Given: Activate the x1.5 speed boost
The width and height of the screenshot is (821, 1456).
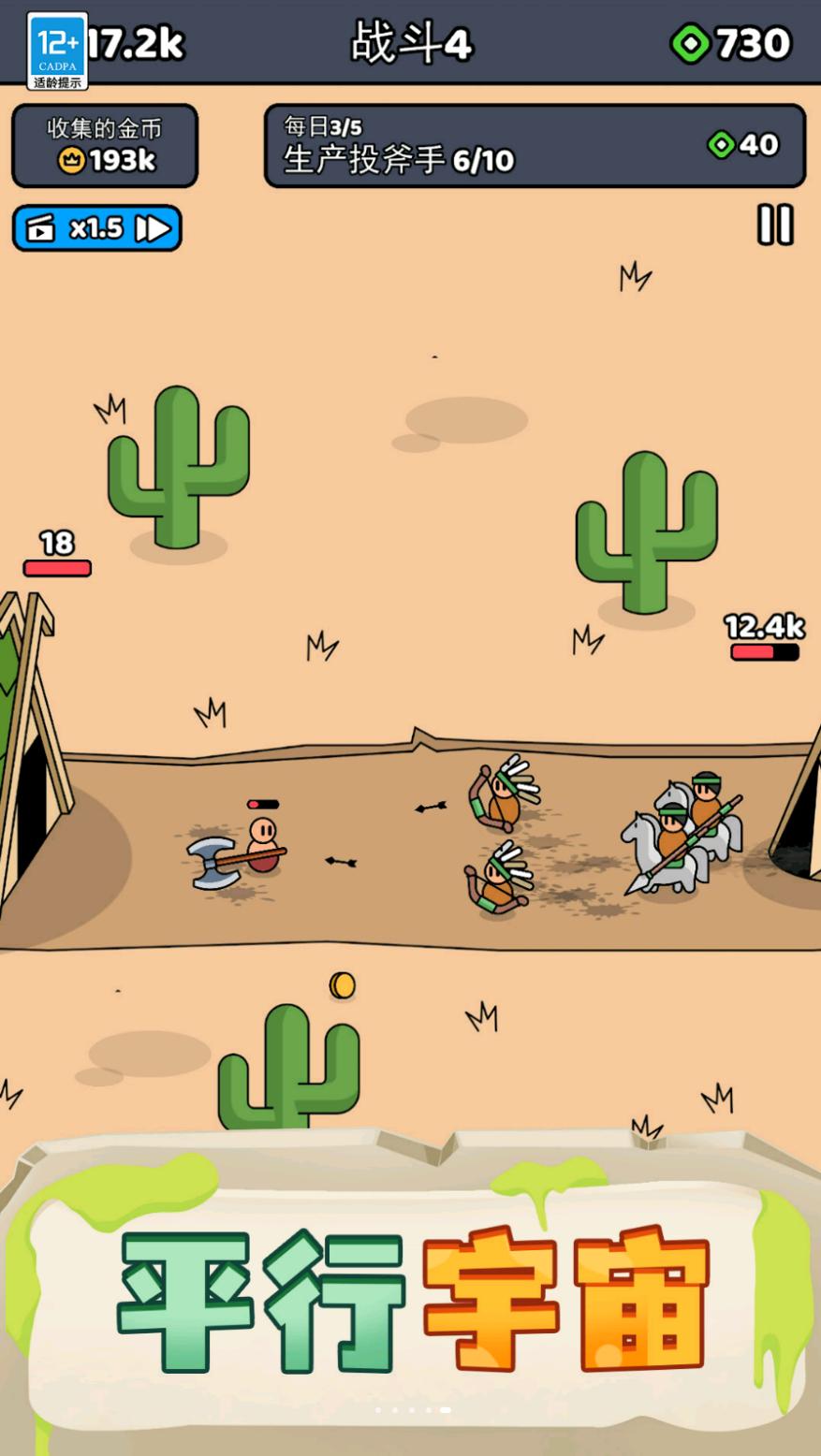Looking at the screenshot, I should [x=97, y=228].
